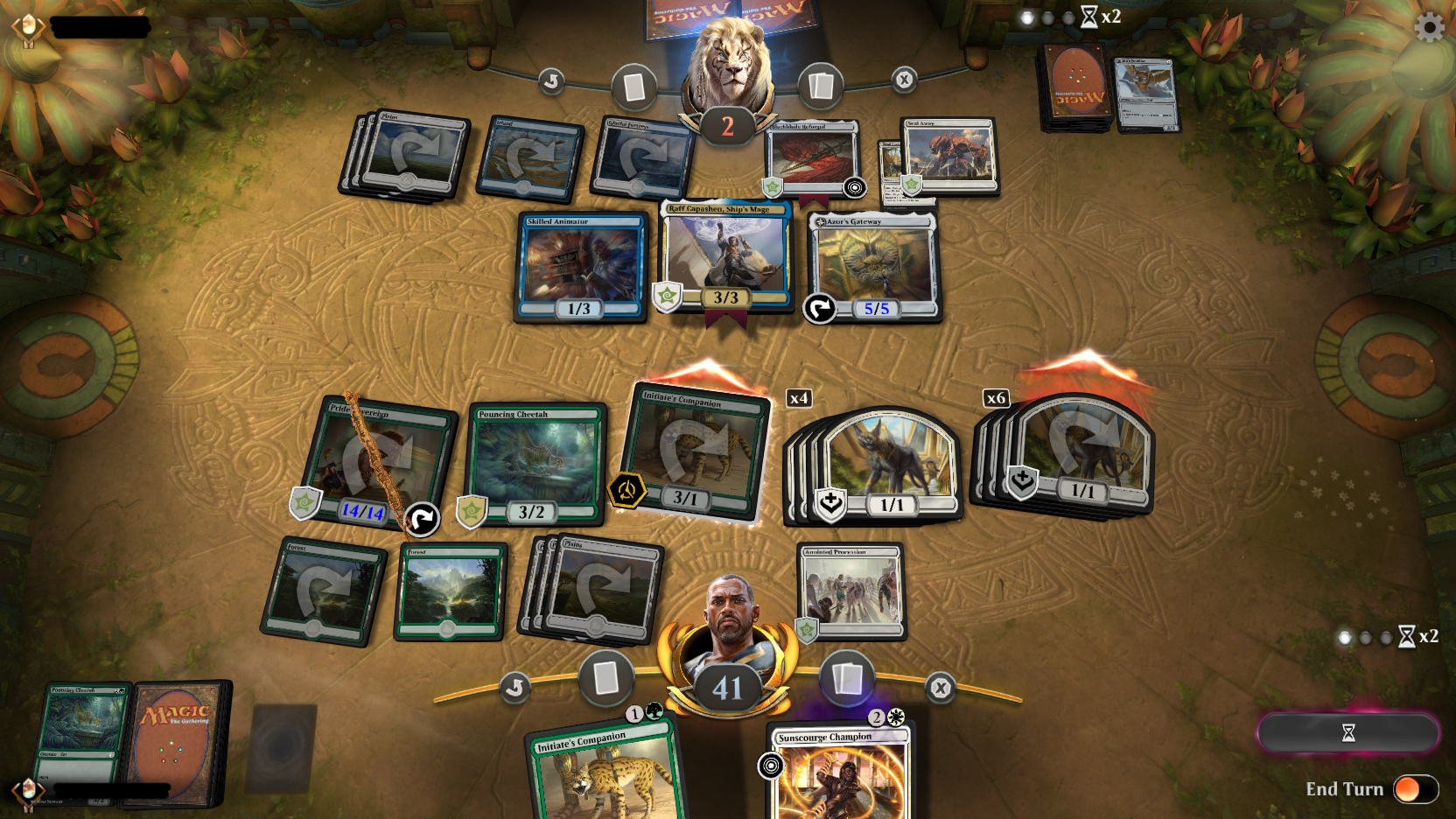Click the undo arrow beside your avatar
This screenshot has width=1456, height=819.
(x=516, y=688)
